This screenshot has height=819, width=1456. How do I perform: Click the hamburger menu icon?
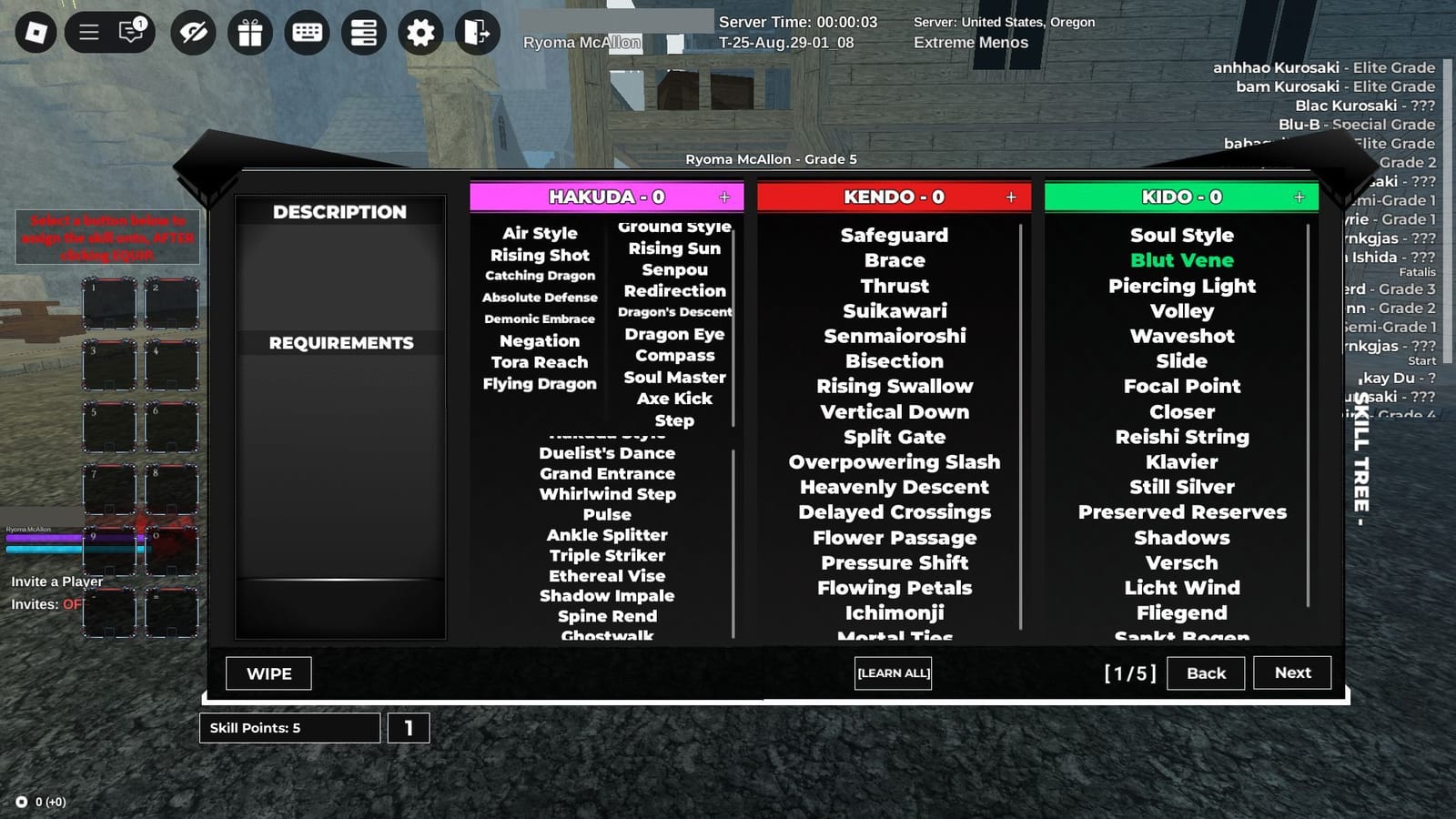[89, 32]
